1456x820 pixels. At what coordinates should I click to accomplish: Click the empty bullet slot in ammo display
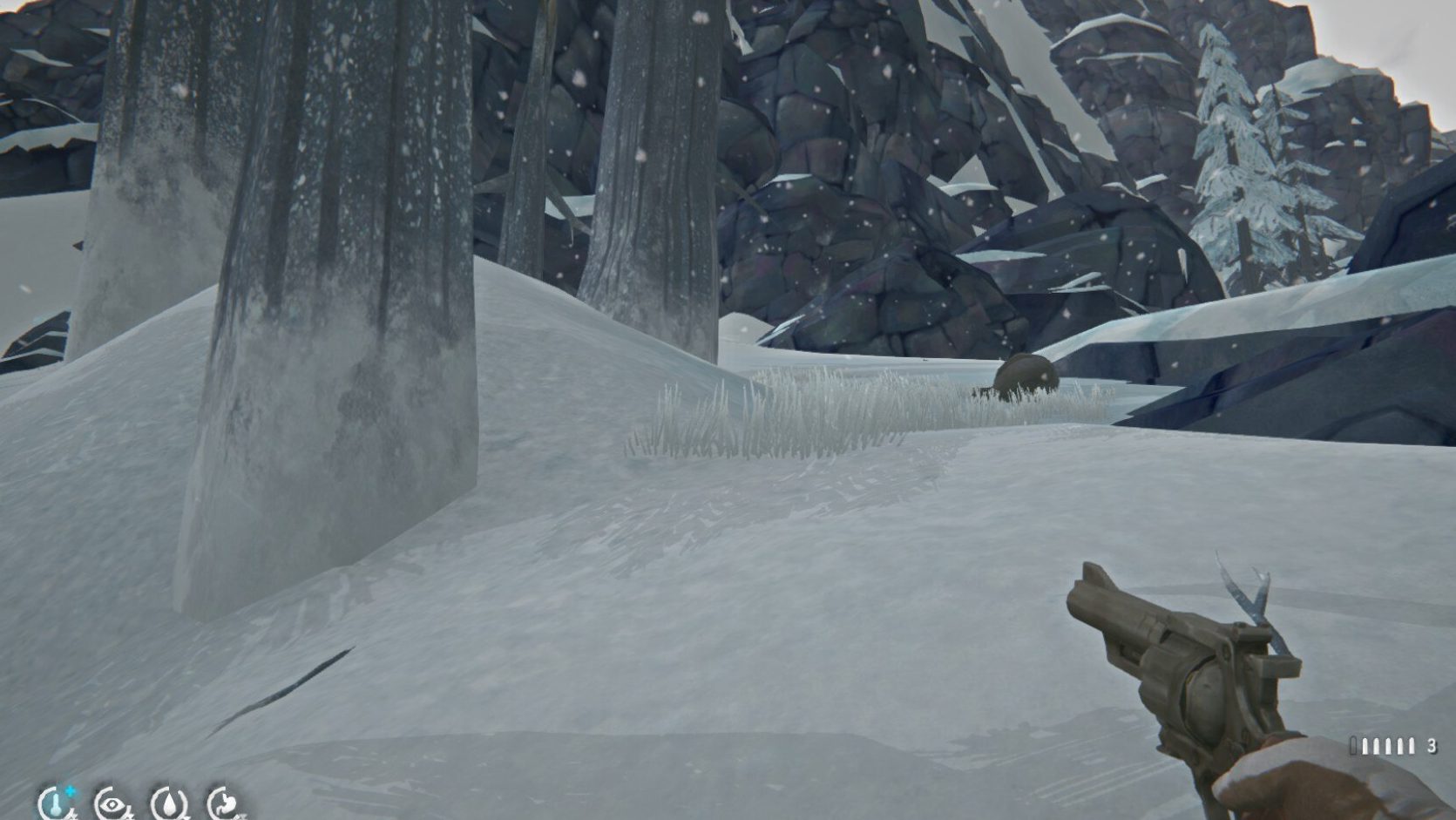(1353, 745)
